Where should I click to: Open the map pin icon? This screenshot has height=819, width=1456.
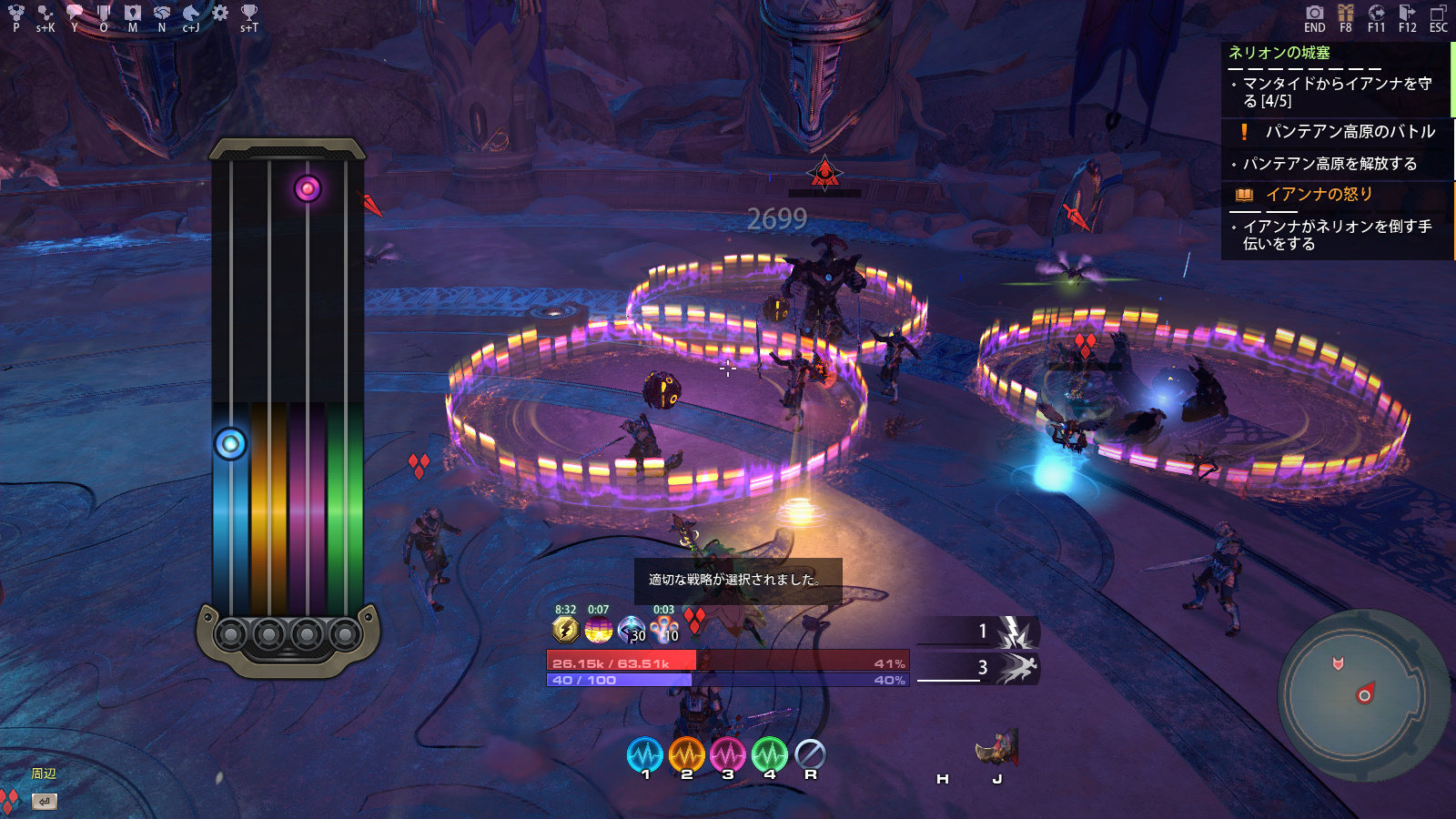(133, 13)
